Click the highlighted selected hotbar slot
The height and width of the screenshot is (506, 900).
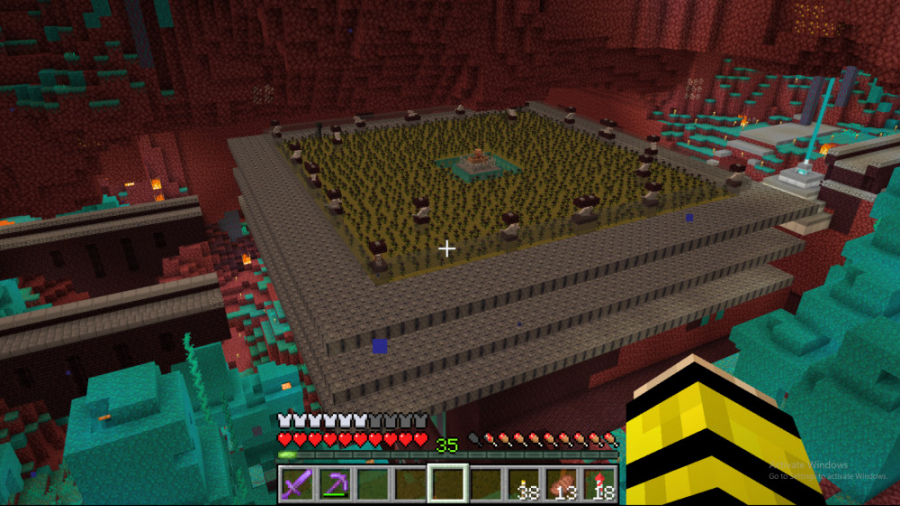(447, 484)
